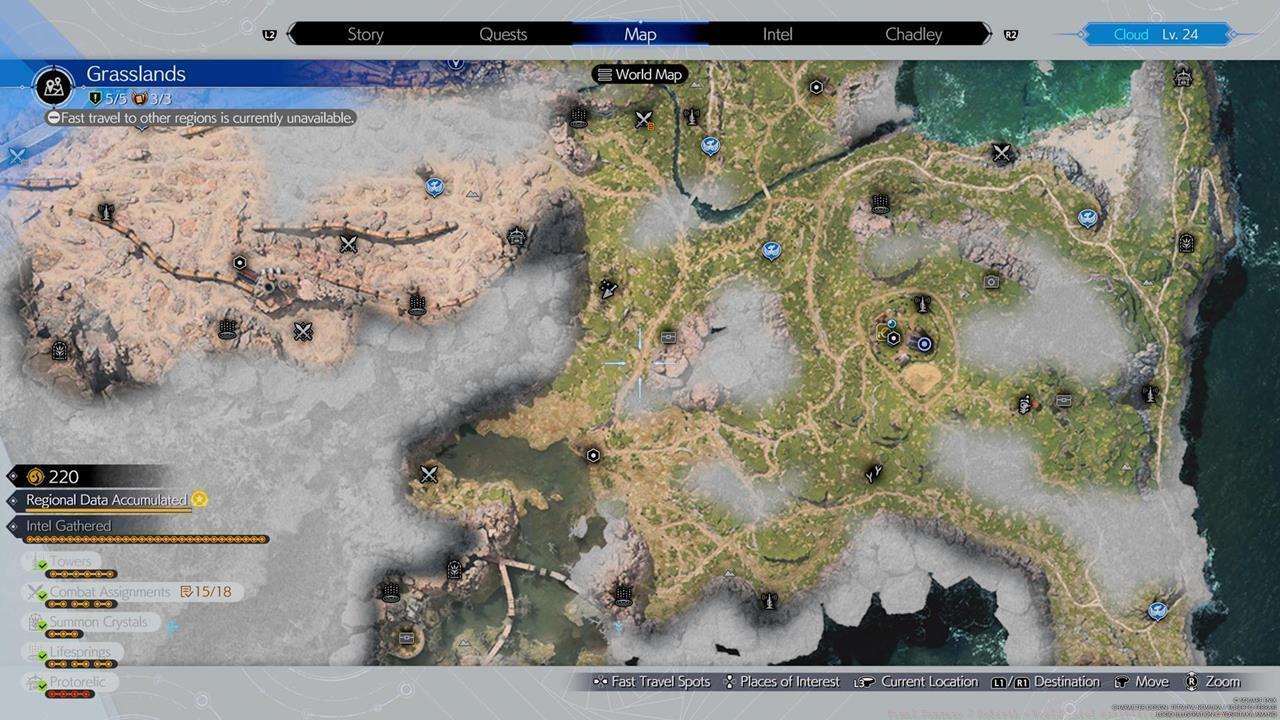Open the Chadley tab
1280x720 pixels.
point(911,33)
